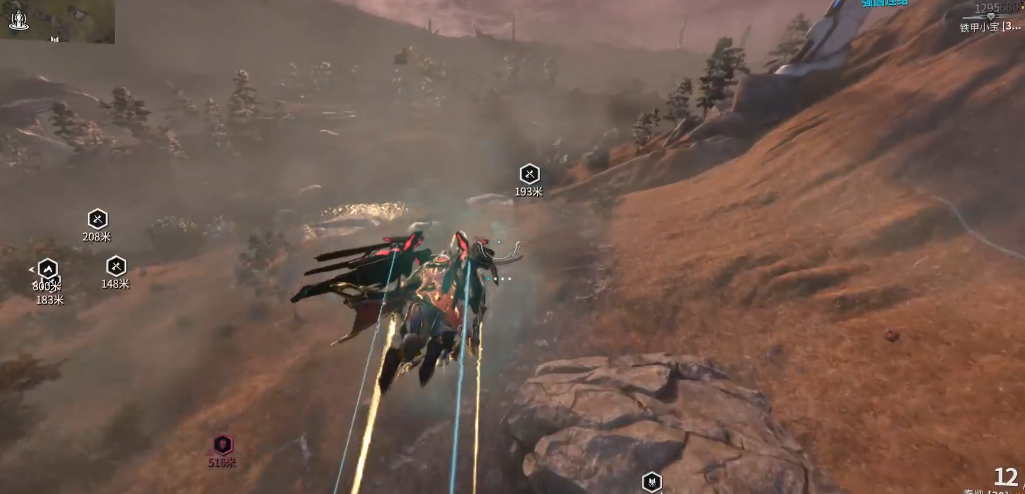Click the waypoint marker showing 148米
The height and width of the screenshot is (494, 1025).
116,266
